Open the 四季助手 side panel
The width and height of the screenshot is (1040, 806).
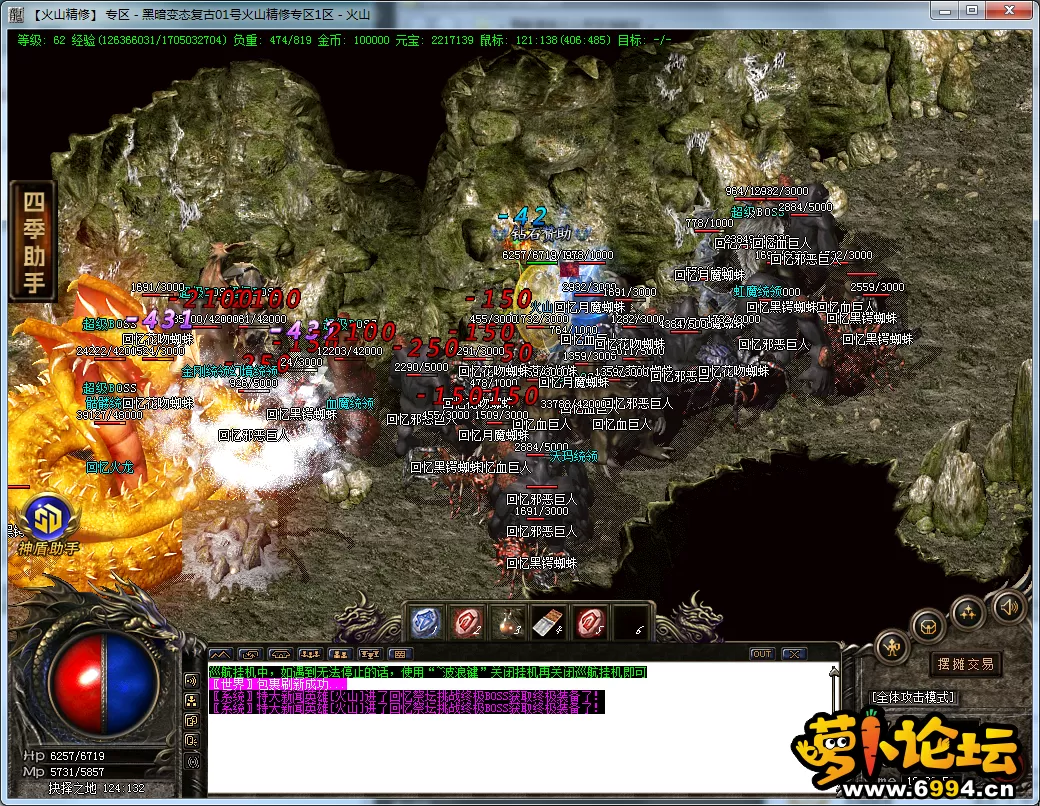pos(34,241)
